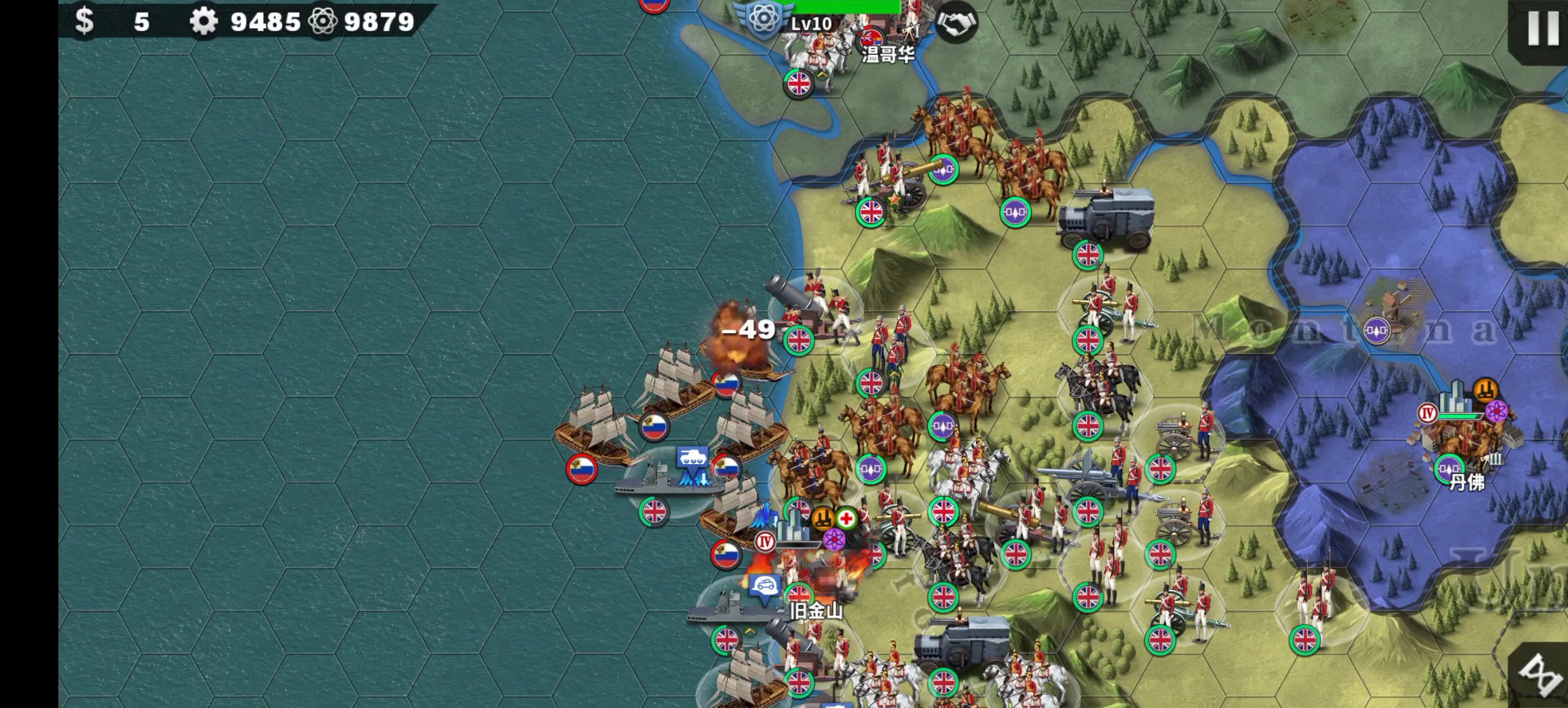End the turn with the hourglass button
Image resolution: width=1568 pixels, height=708 pixels.
click(x=1542, y=675)
